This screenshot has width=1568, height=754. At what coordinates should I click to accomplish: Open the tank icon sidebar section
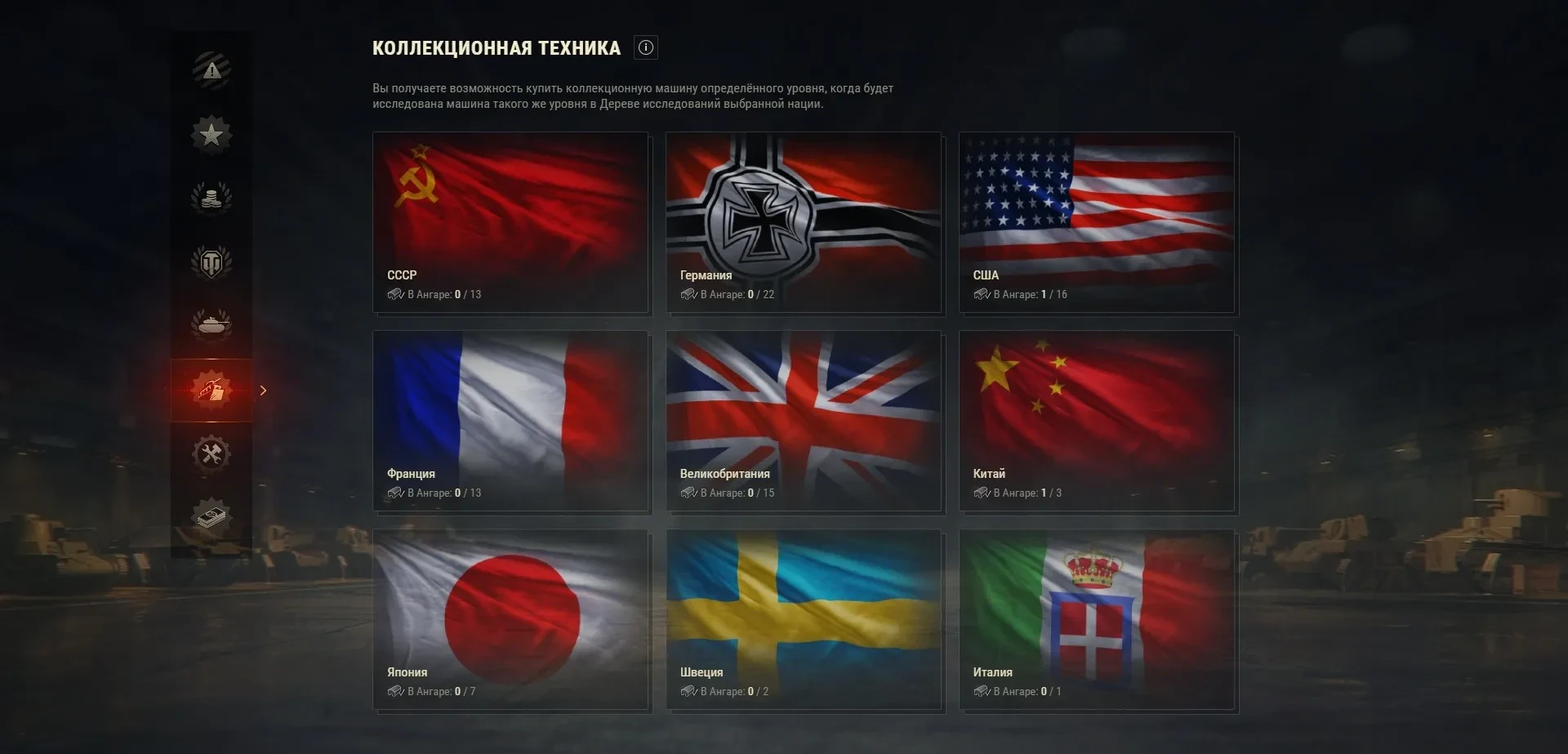212,325
